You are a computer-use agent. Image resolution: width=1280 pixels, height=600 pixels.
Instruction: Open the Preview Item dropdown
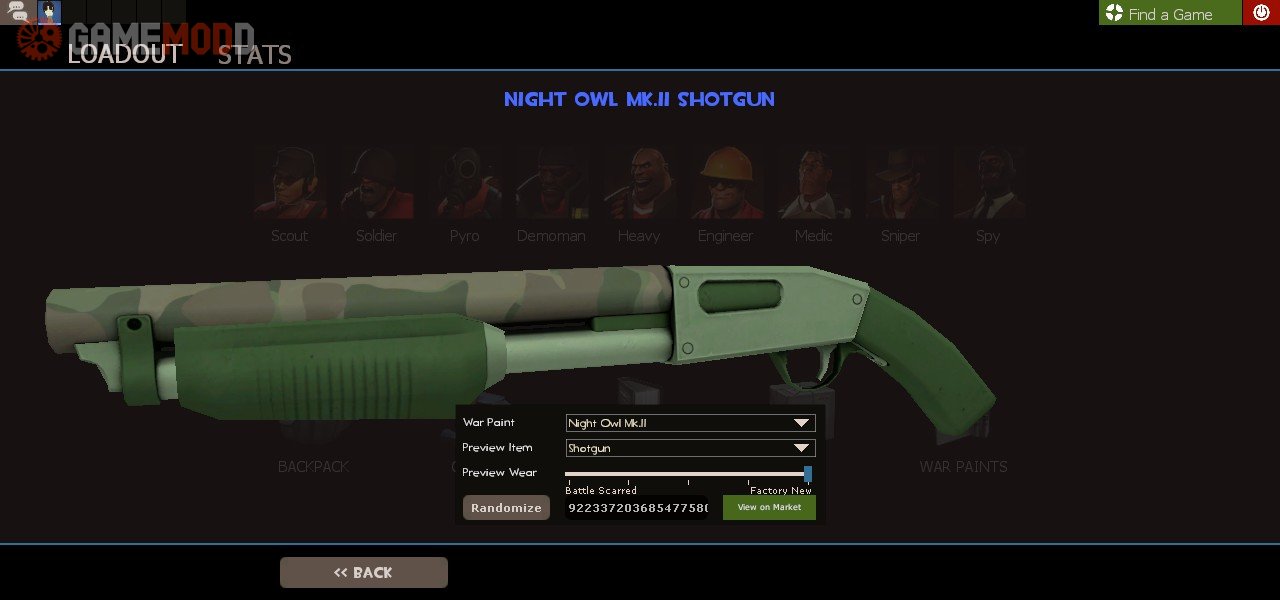[690, 448]
